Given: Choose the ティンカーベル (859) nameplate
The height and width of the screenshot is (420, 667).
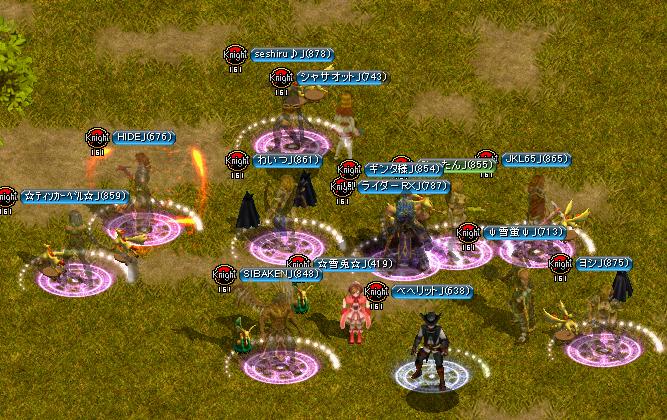Looking at the screenshot, I should coord(75,196).
